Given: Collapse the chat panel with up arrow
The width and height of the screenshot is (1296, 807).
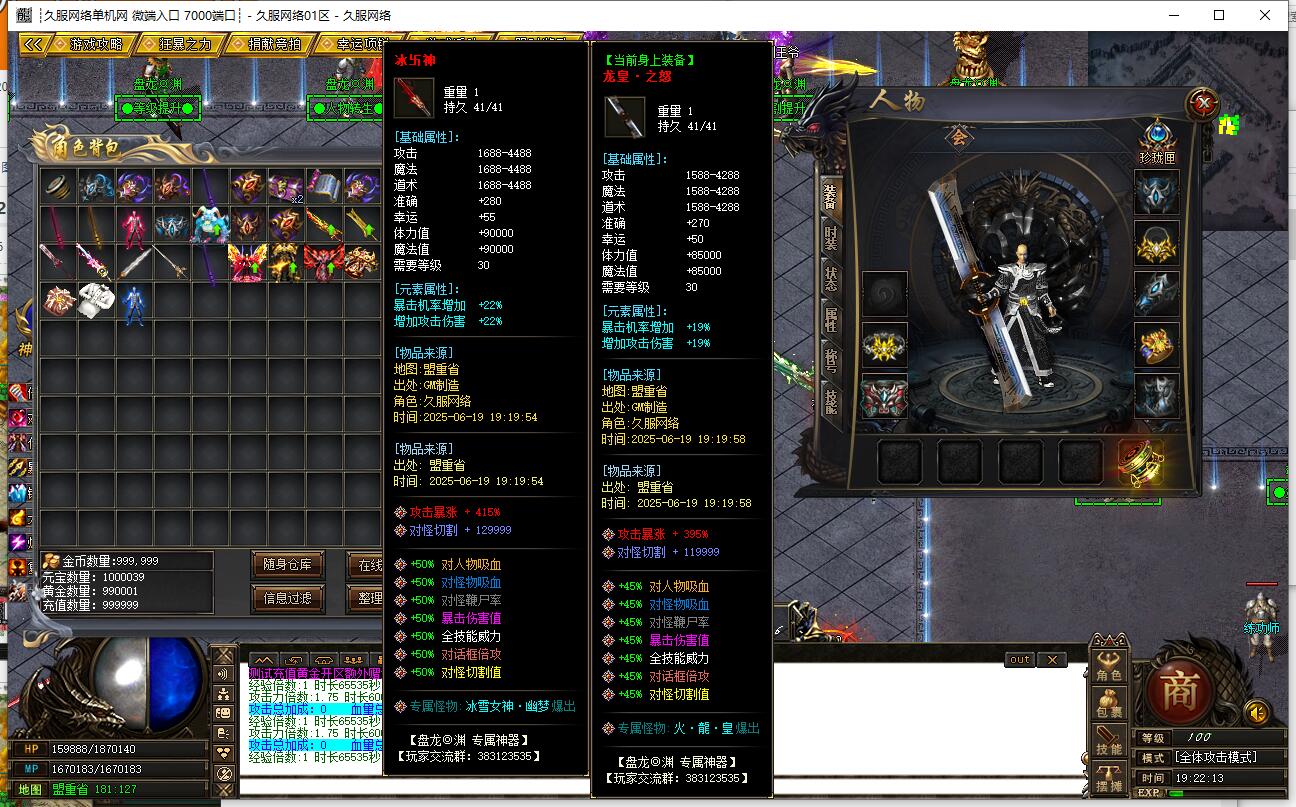Looking at the screenshot, I should [264, 661].
